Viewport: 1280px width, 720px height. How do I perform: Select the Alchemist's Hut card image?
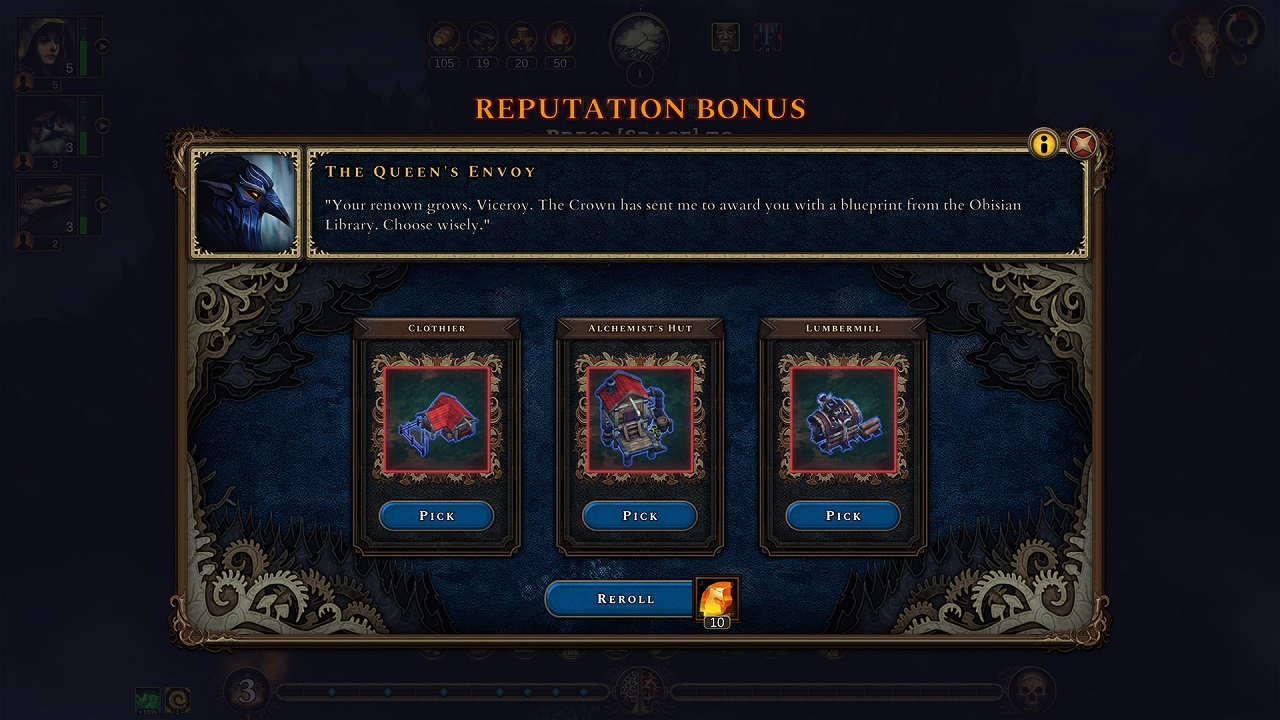pyautogui.click(x=640, y=420)
